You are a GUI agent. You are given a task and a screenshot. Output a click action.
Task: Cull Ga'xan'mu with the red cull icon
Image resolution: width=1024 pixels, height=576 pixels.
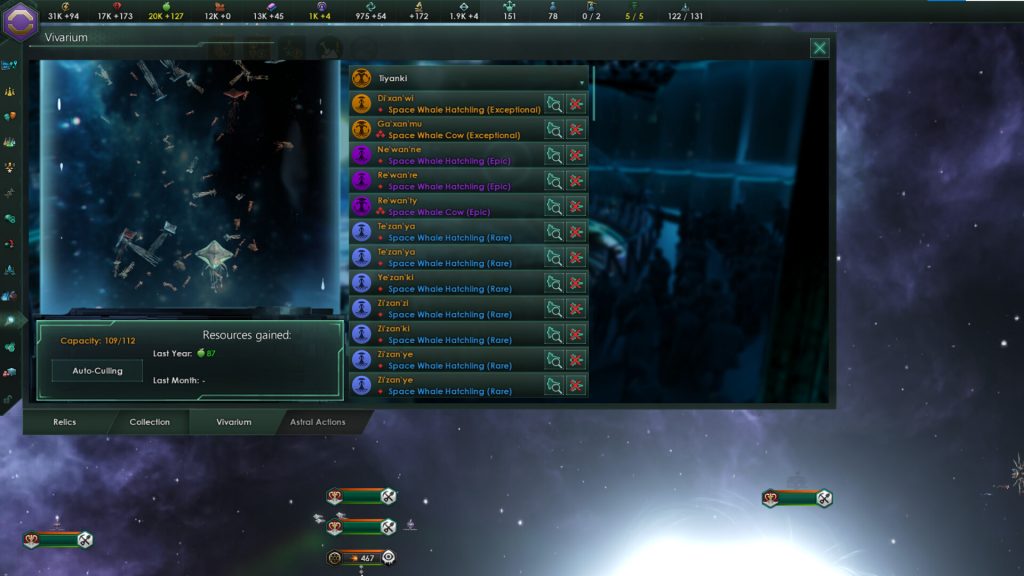576,130
